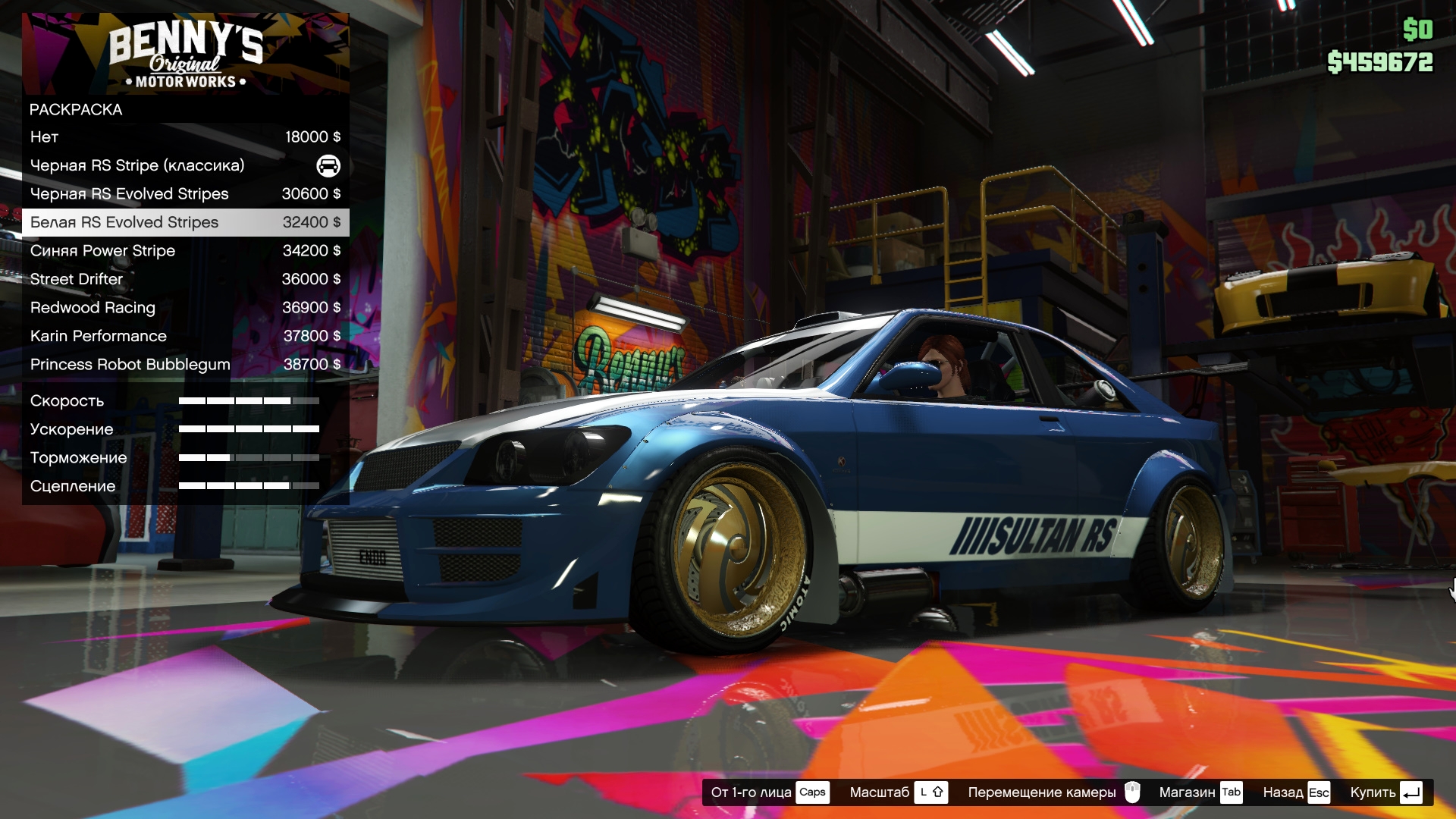Viewport: 1456px width, 819px height.
Task: Select Черная RS Evolved Stripes livery
Action: point(185,194)
